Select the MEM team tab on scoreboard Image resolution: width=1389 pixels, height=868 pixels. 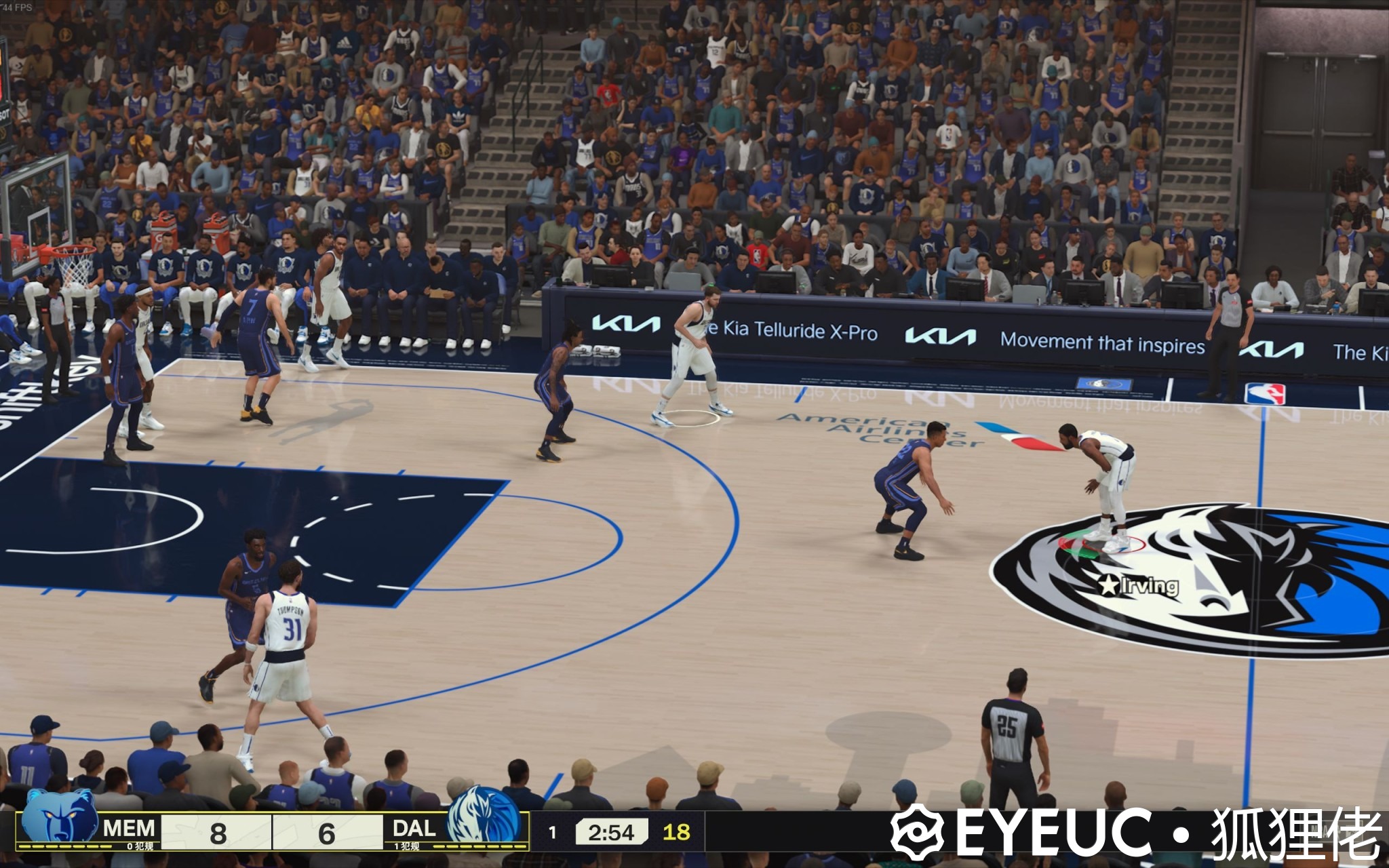(129, 826)
